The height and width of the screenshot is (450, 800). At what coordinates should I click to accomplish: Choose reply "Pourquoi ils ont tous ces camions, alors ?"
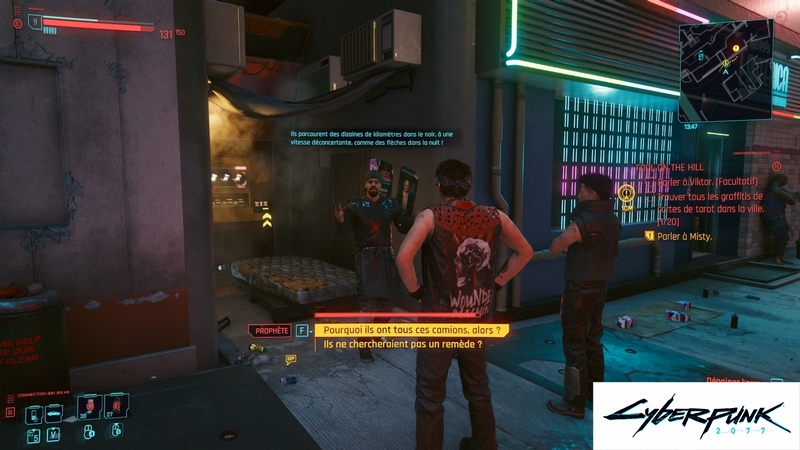[x=411, y=329]
